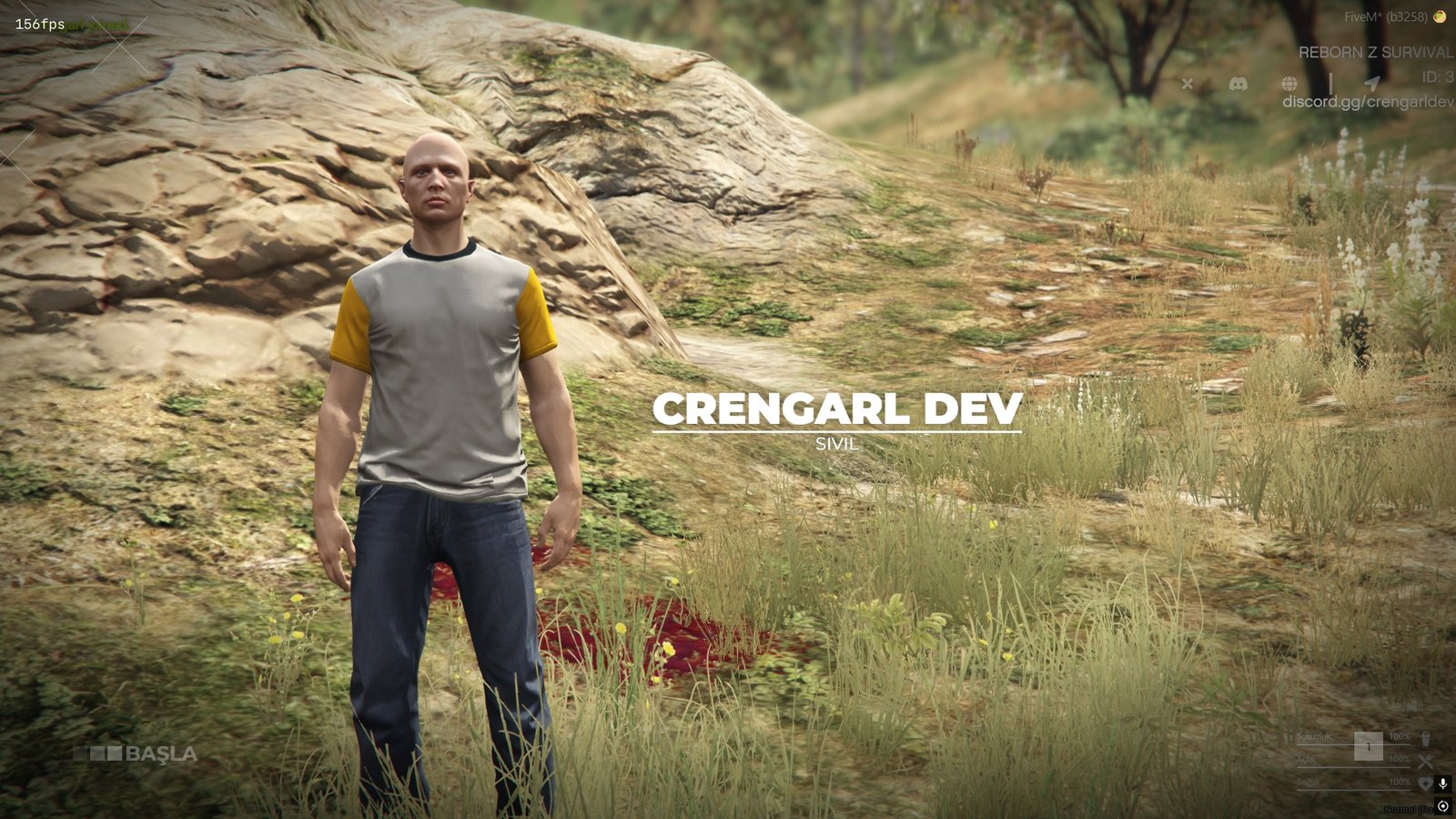The image size is (1456, 819).
Task: Click the crossed utensils icon next to Açlık
Action: point(1426,762)
